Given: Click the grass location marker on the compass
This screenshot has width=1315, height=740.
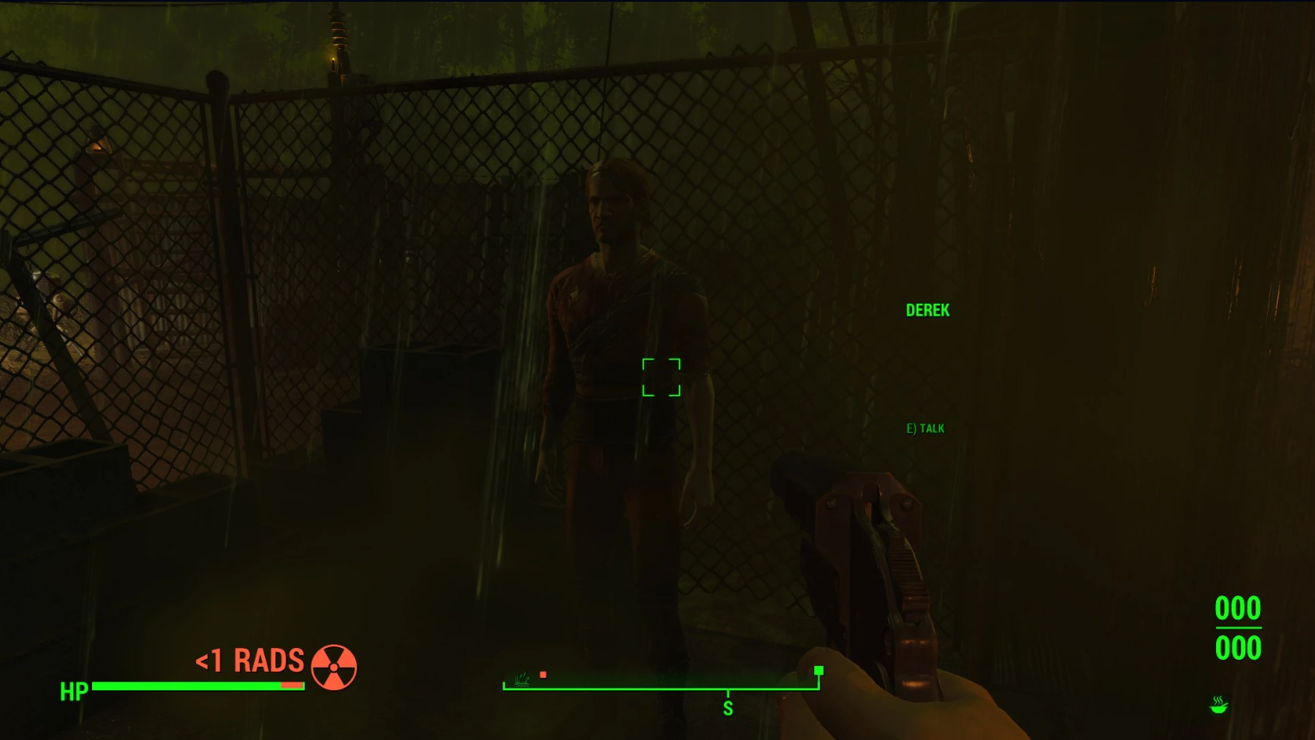Looking at the screenshot, I should pyautogui.click(x=521, y=678).
